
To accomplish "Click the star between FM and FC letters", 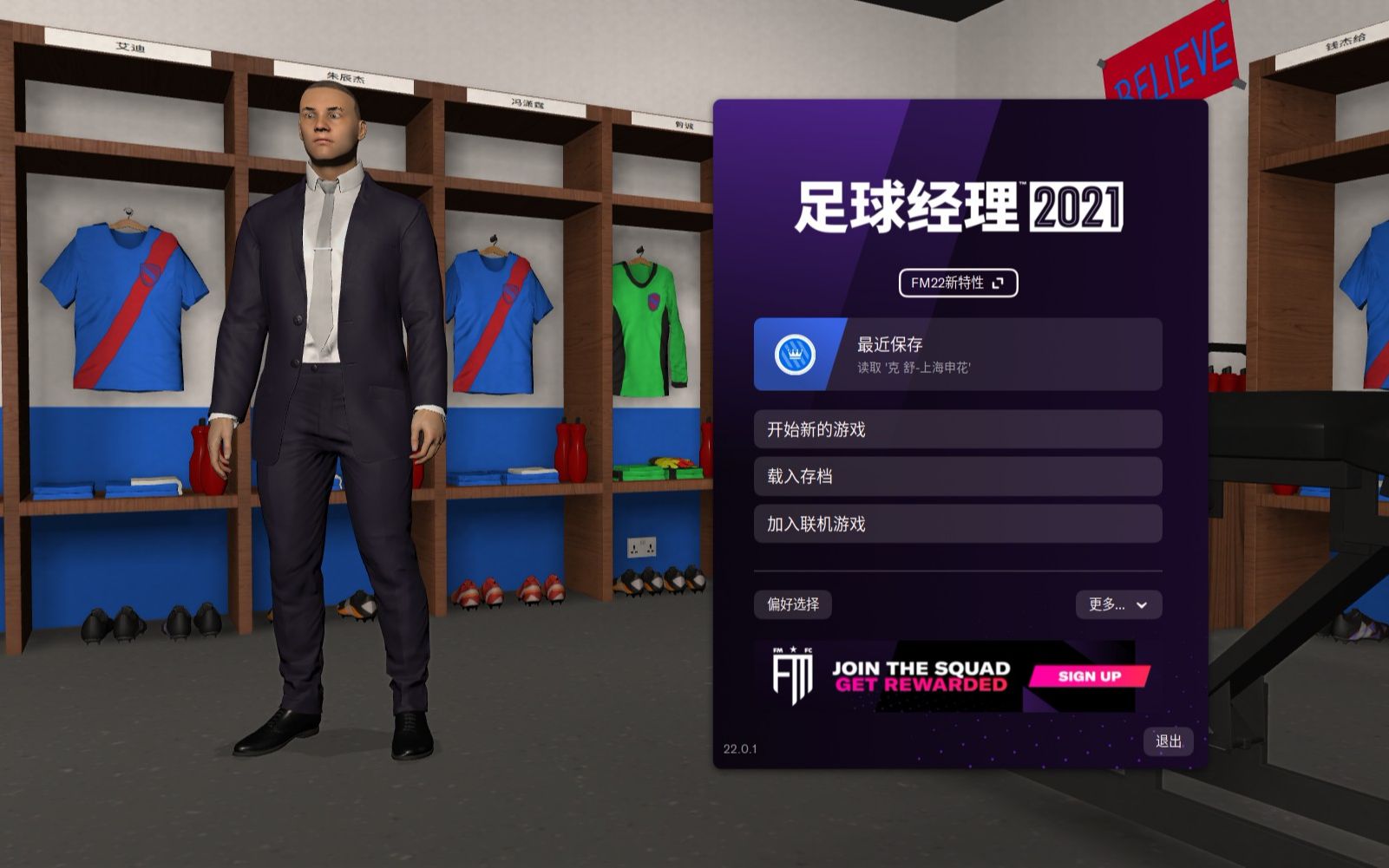I will [792, 649].
